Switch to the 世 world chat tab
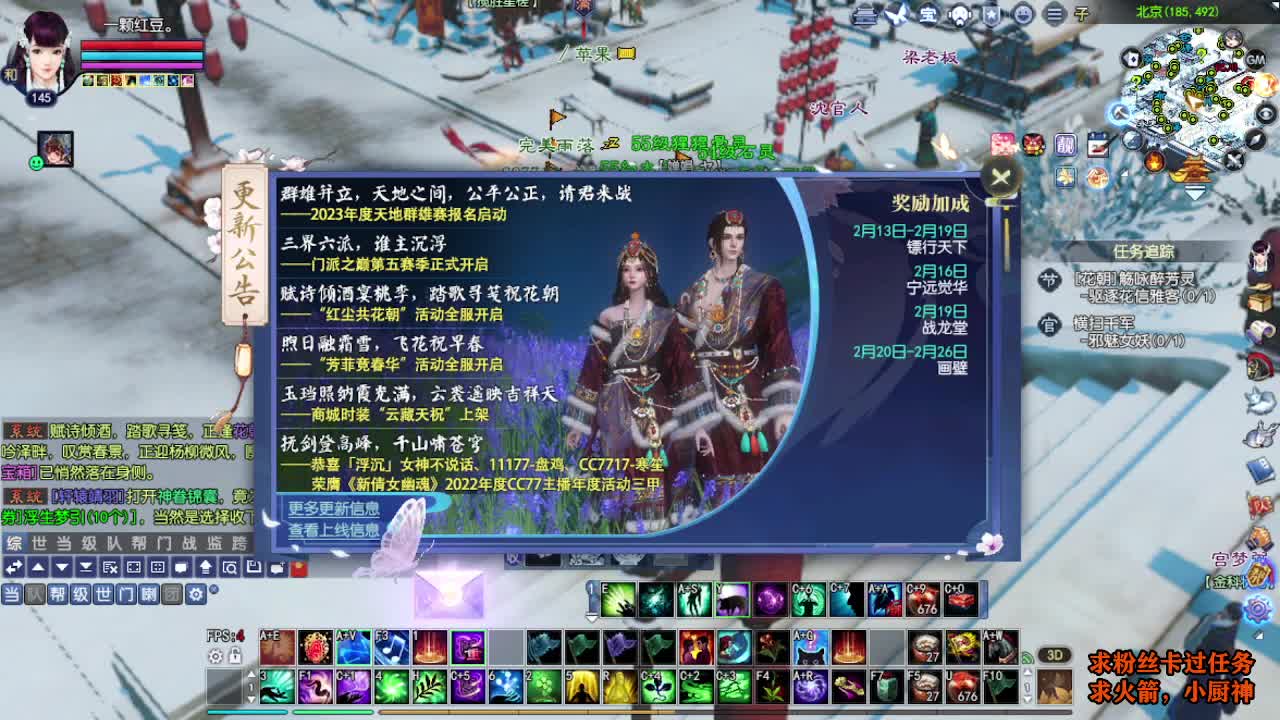 [x=39, y=542]
